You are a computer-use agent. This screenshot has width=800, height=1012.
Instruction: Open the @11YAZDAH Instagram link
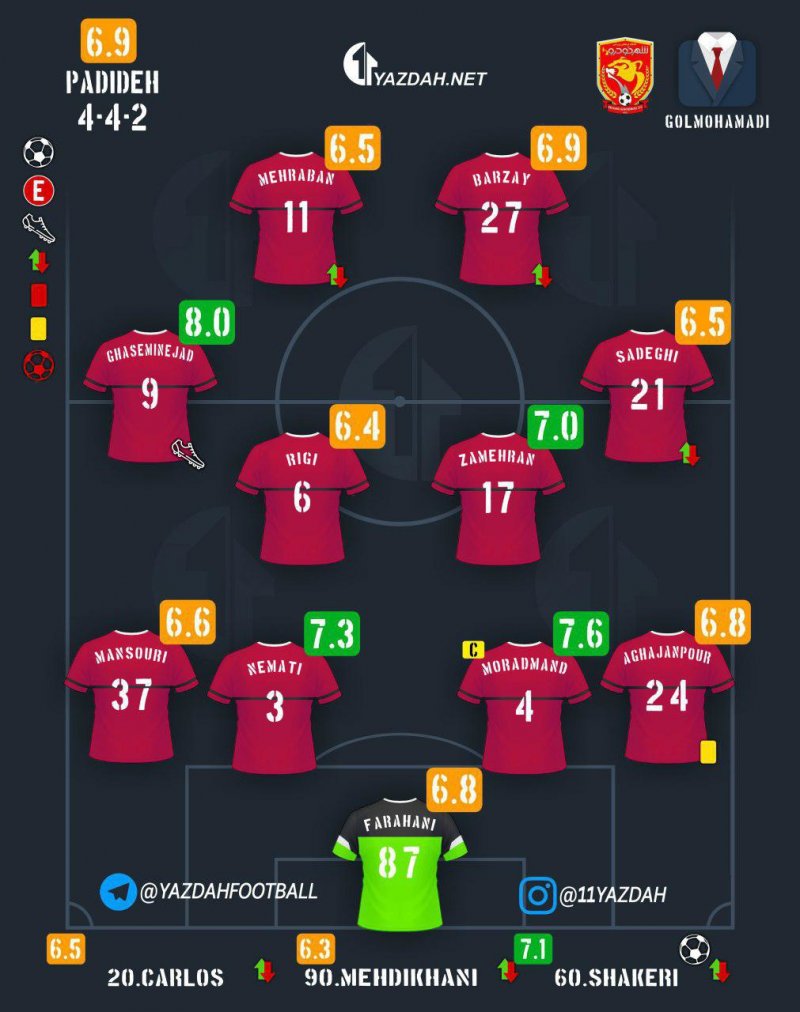[x=592, y=894]
